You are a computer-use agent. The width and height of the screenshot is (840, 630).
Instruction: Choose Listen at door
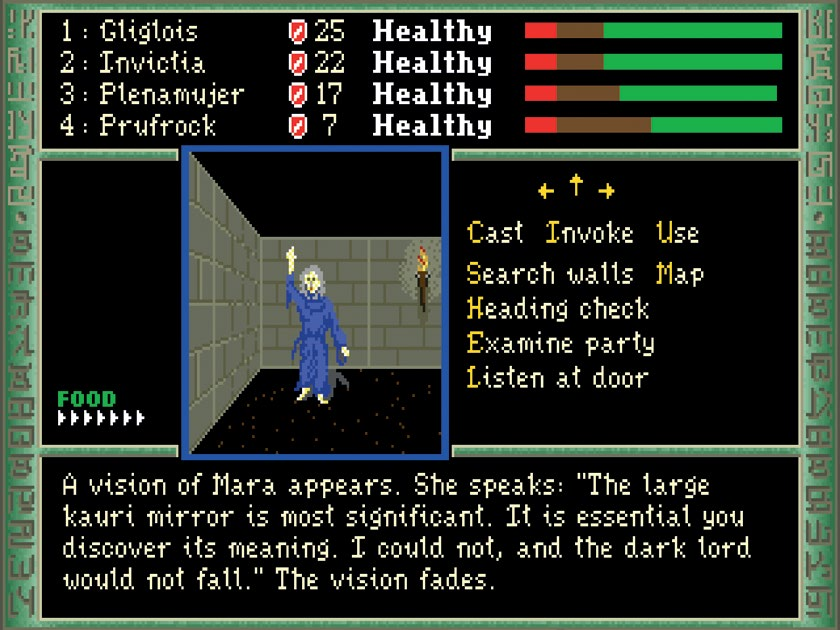click(557, 378)
